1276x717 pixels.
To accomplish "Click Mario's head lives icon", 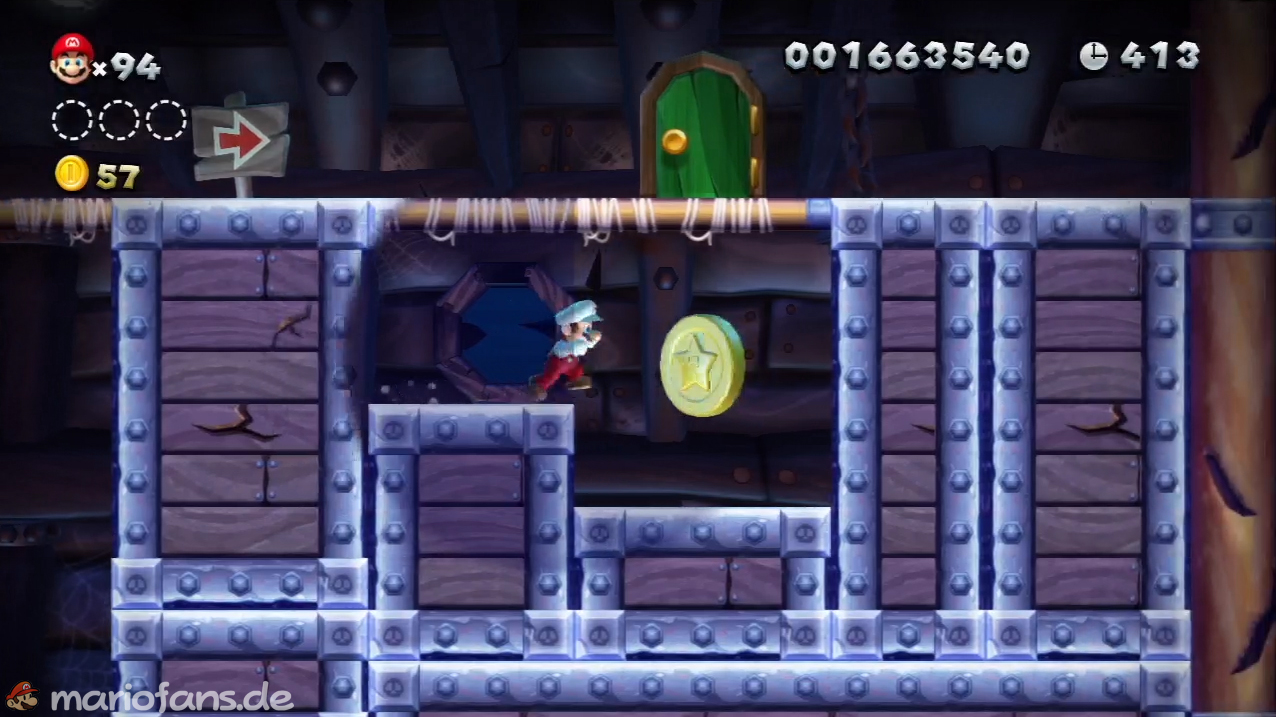I will click(x=71, y=58).
